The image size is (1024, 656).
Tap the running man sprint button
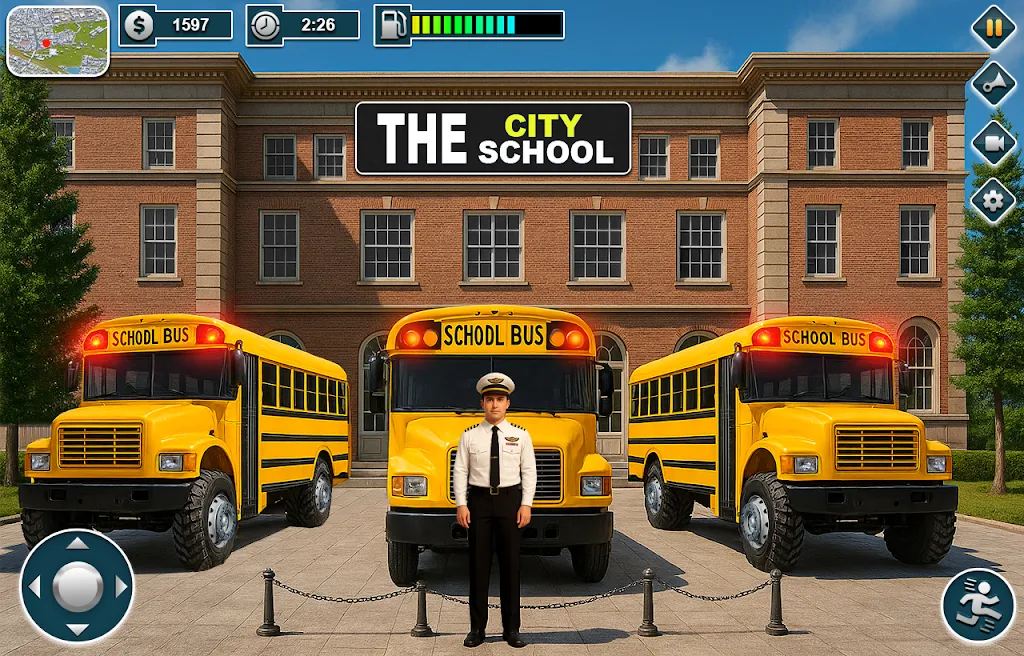977,605
